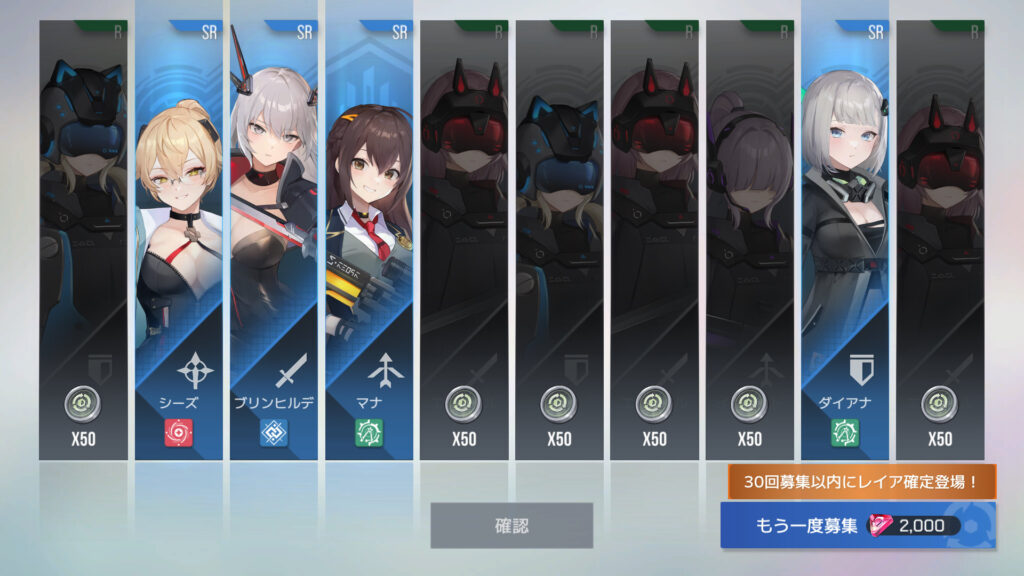1024x576 pixels.
Task: Open the ダイアナ SR character card
Action: click(844, 240)
